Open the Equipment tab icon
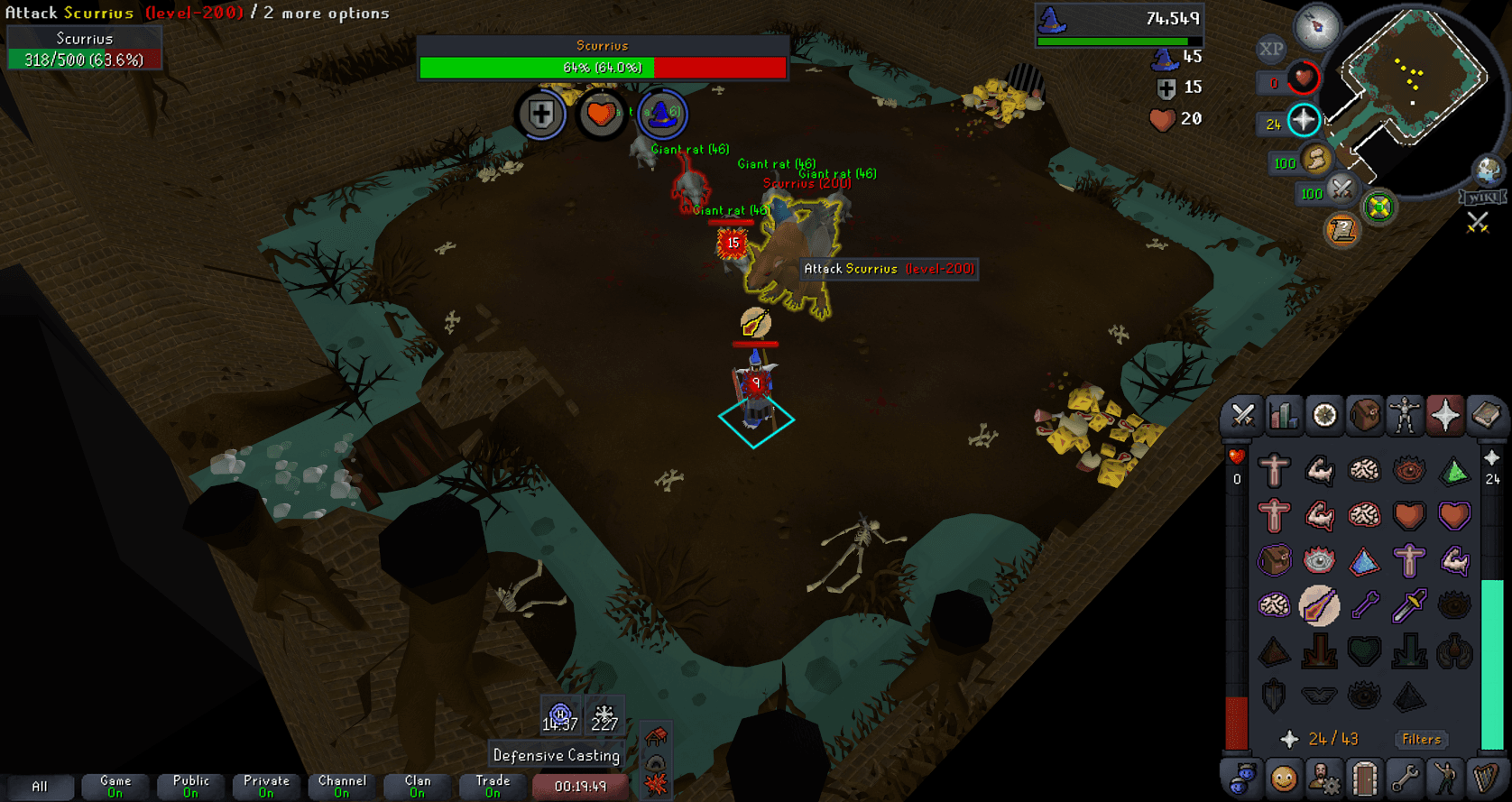Viewport: 1512px width, 802px height. tap(1405, 416)
